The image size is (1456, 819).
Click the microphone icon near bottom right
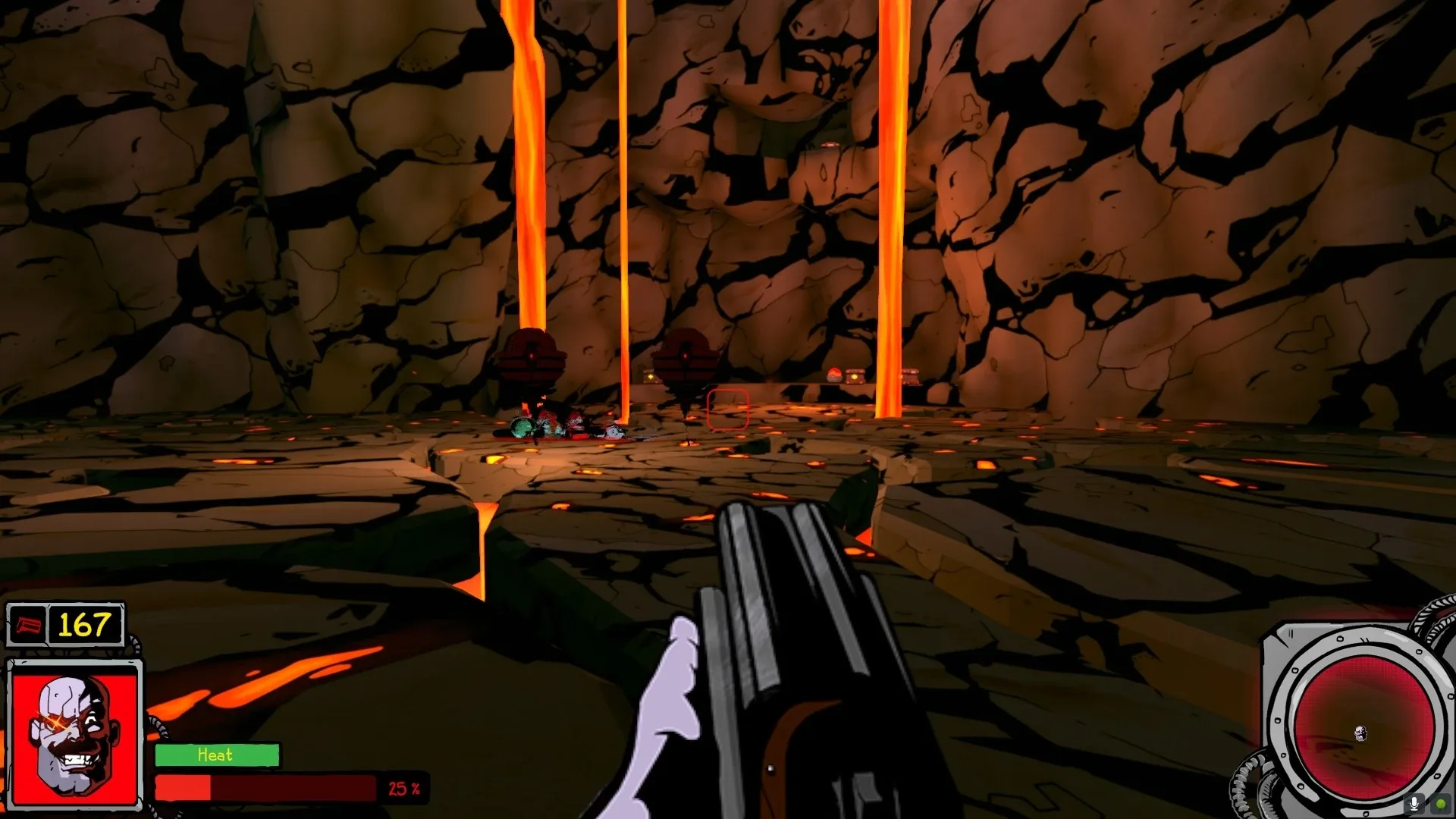click(1414, 803)
